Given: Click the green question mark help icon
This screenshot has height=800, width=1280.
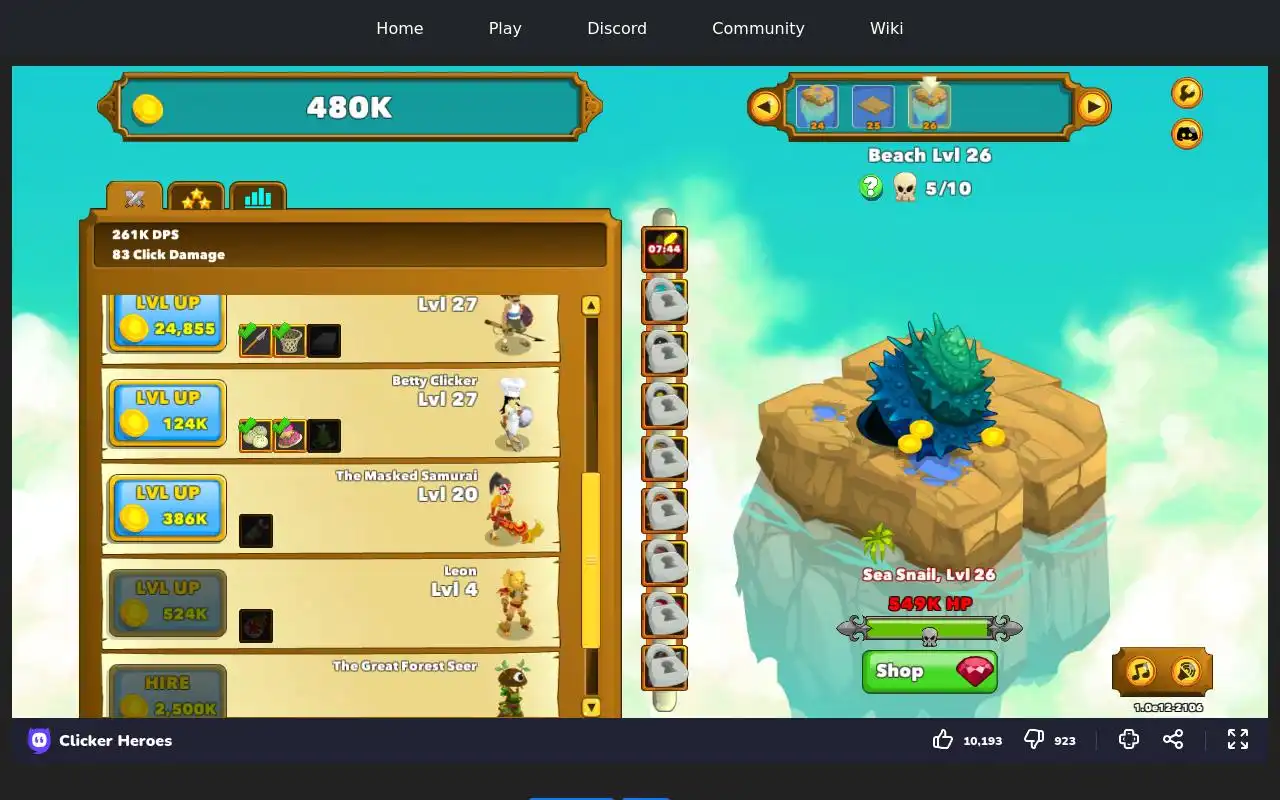Looking at the screenshot, I should point(871,187).
